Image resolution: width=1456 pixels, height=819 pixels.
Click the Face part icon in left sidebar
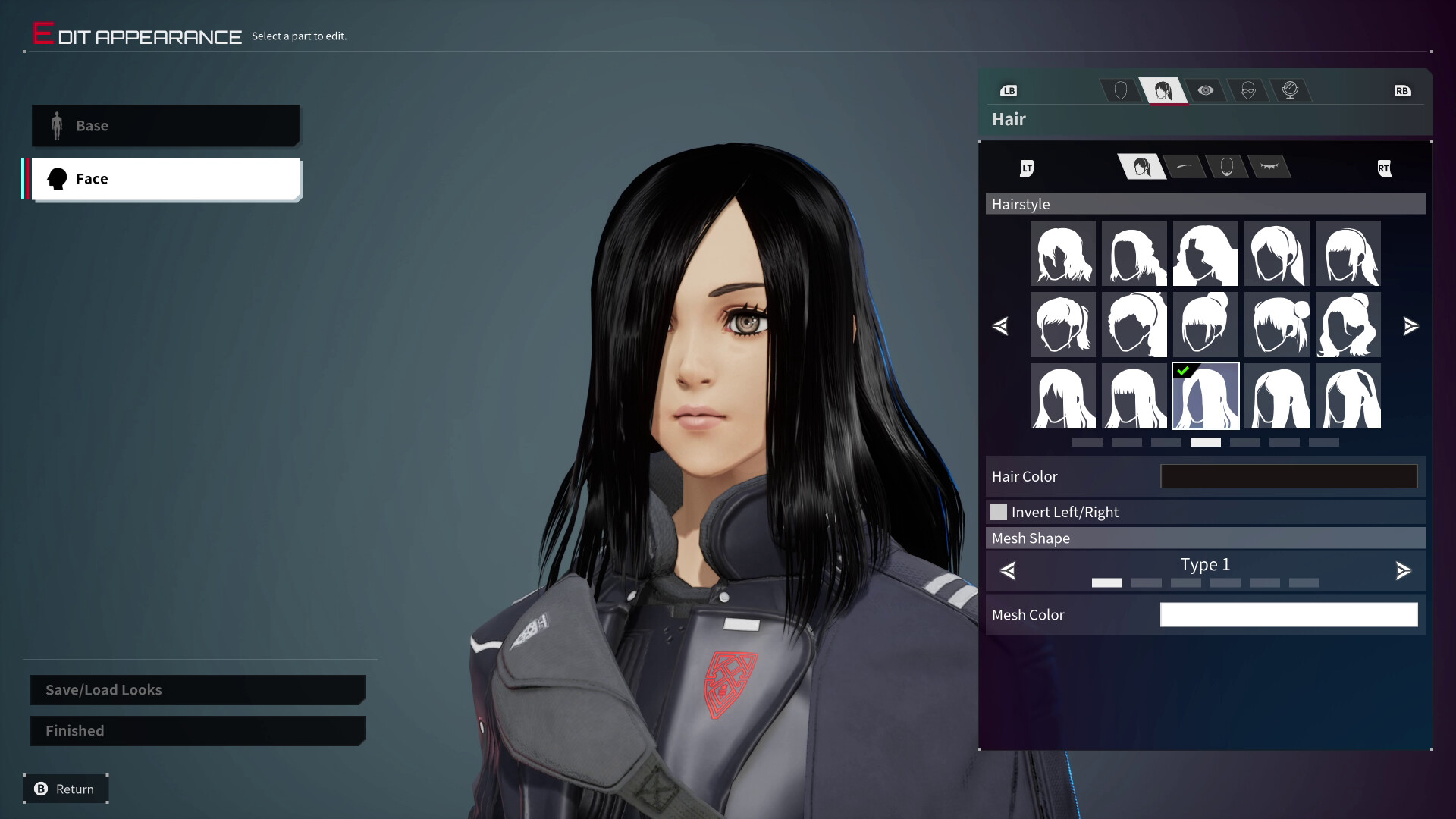coord(58,178)
